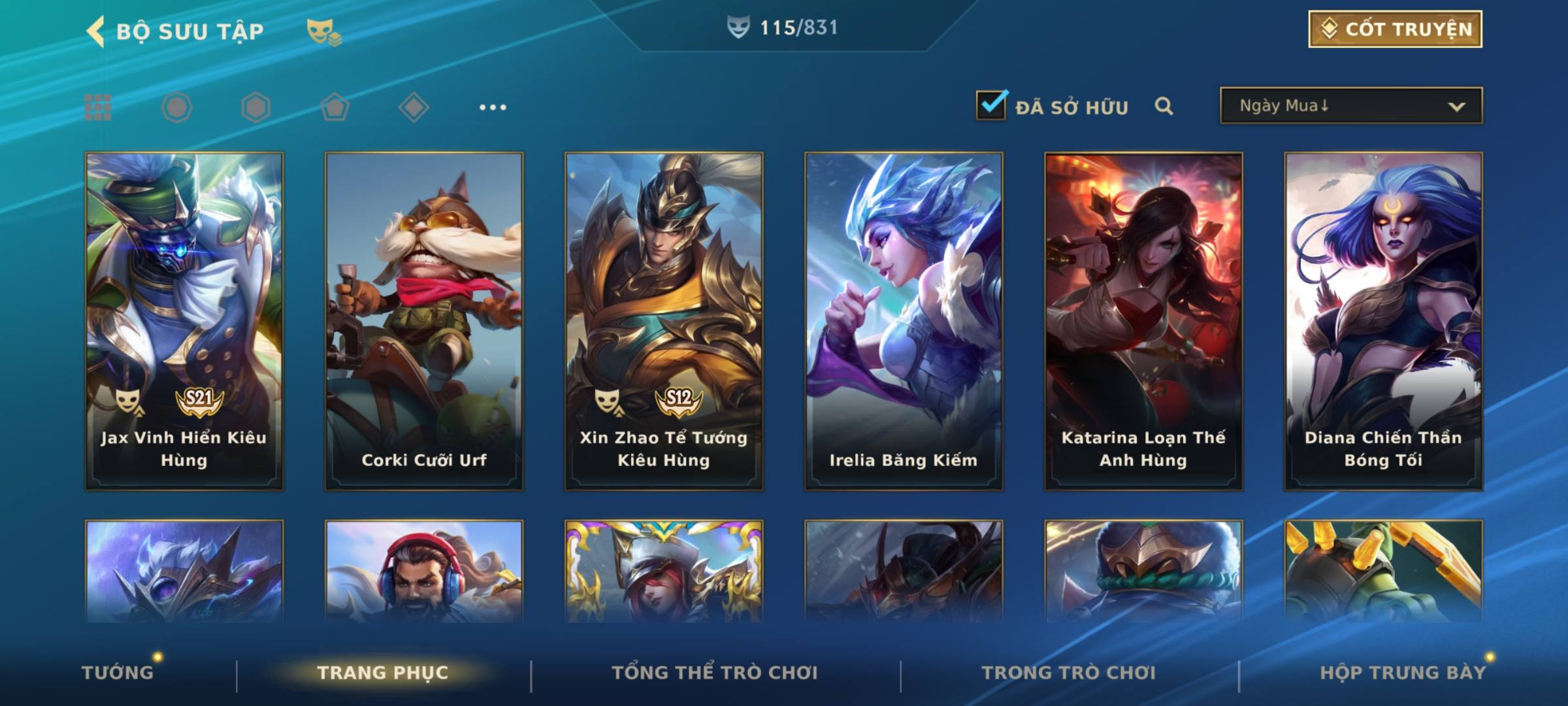The width and height of the screenshot is (1568, 706).
Task: Choose the pentagon rarity filter
Action: tap(335, 107)
